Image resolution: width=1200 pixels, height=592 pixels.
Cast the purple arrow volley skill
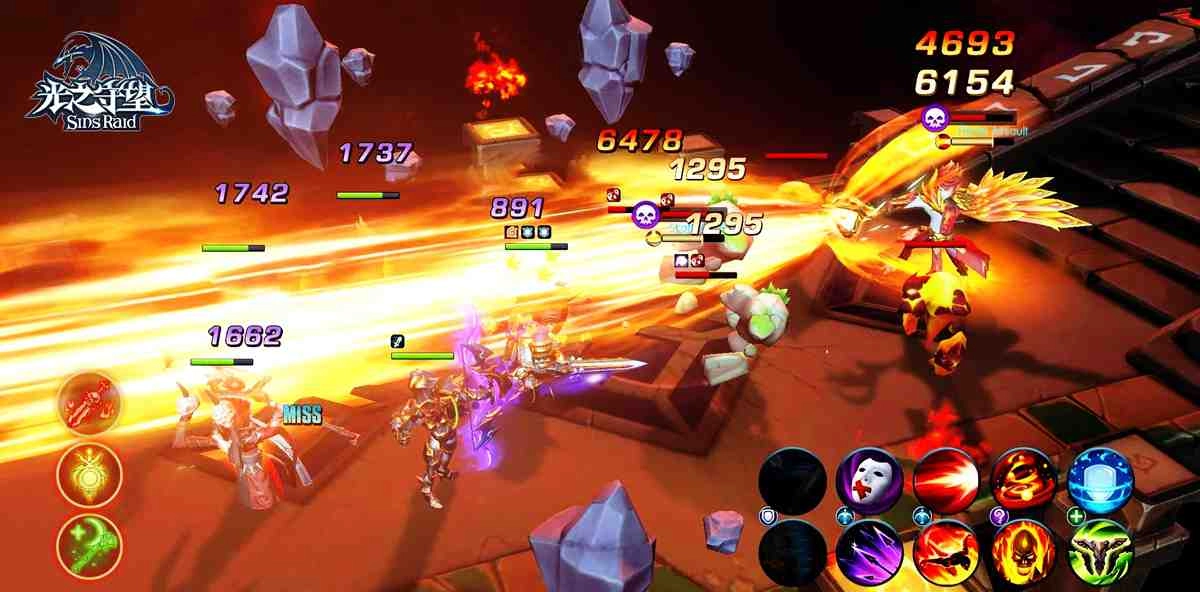tap(869, 552)
